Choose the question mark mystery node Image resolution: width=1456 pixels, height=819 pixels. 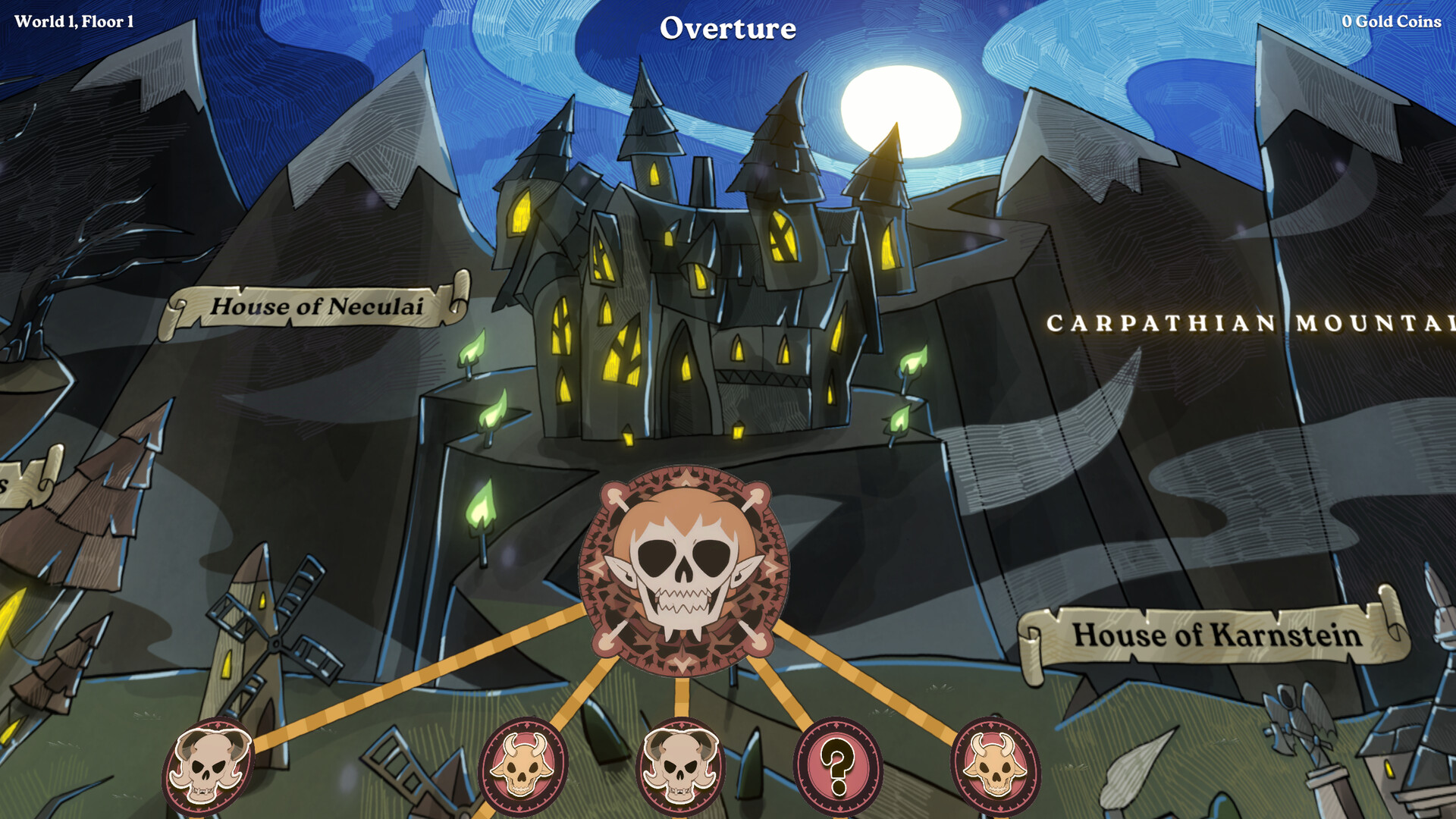click(838, 766)
